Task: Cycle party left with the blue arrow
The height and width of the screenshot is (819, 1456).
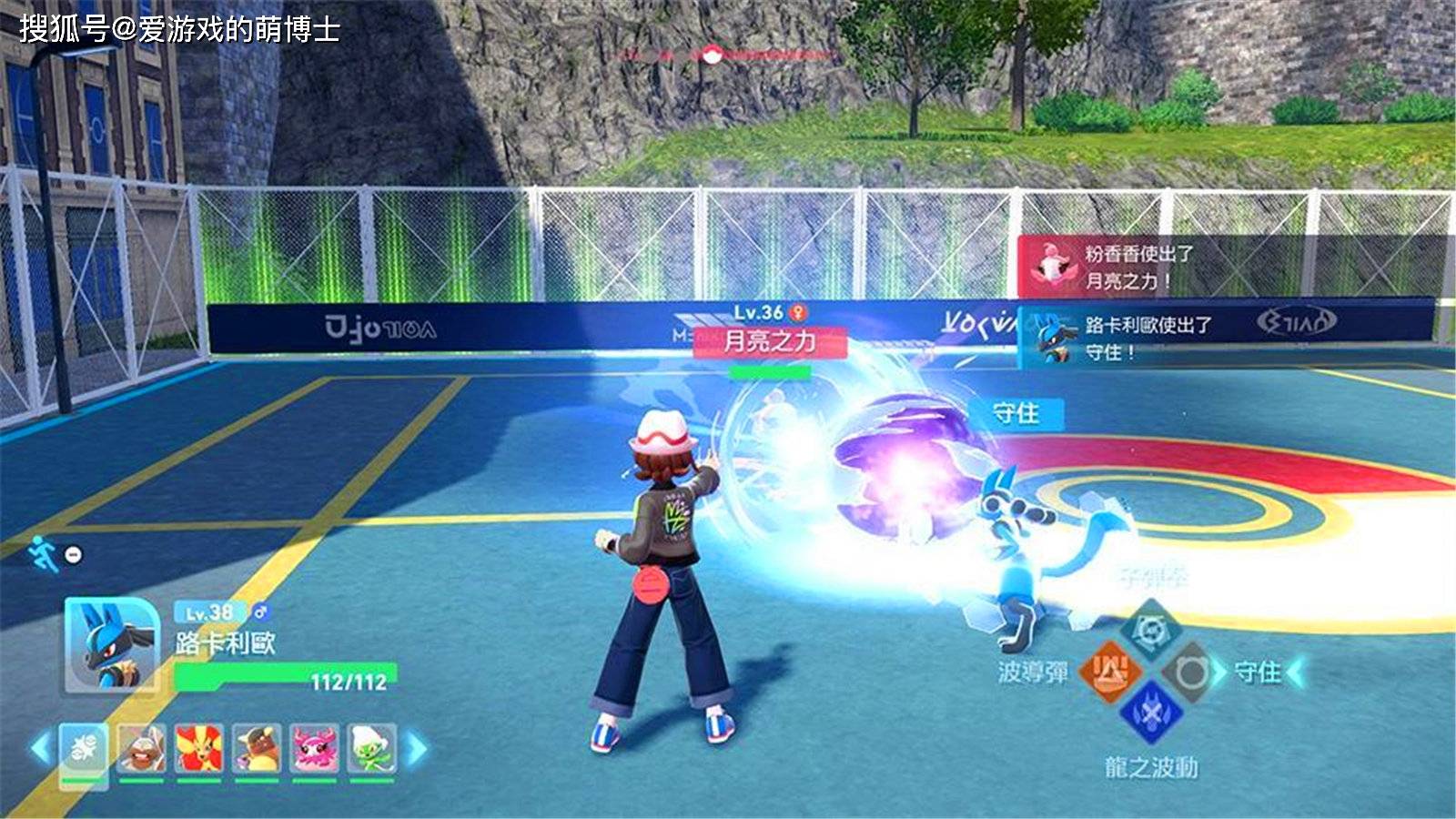Action: (40, 749)
